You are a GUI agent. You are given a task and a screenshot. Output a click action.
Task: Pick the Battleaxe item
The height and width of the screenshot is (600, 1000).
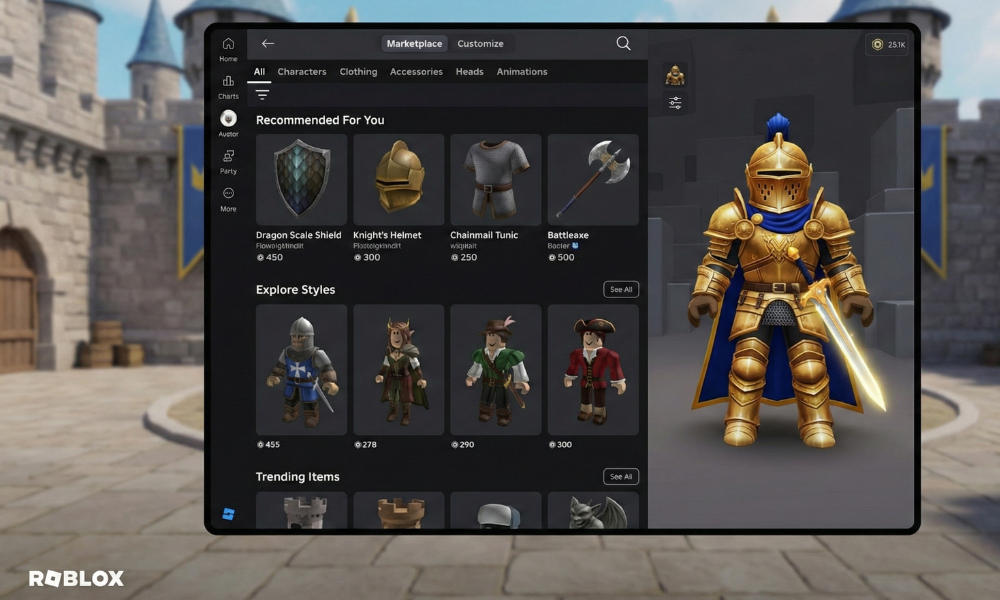click(592, 180)
